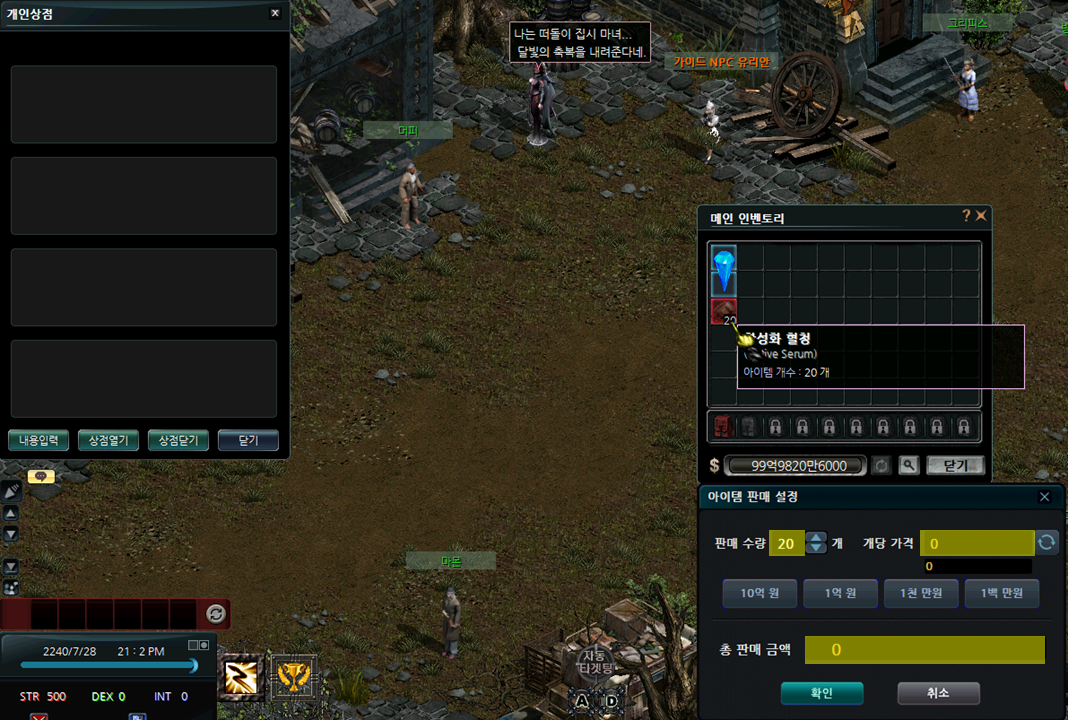This screenshot has width=1068, height=720.
Task: Add 1백 만원 to the unit price
Action: (x=1002, y=593)
